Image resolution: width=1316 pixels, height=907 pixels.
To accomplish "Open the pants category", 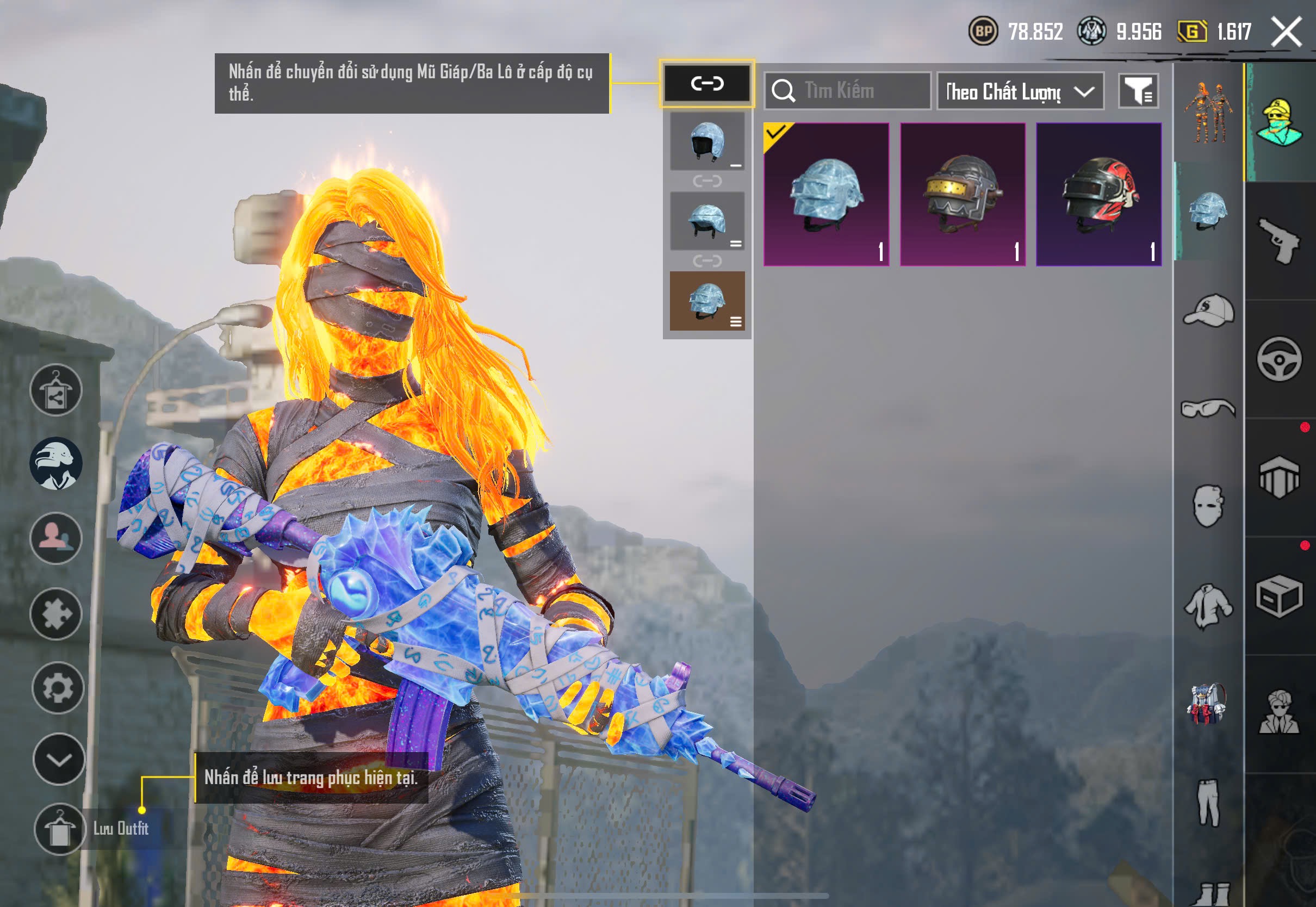I will pyautogui.click(x=1209, y=802).
